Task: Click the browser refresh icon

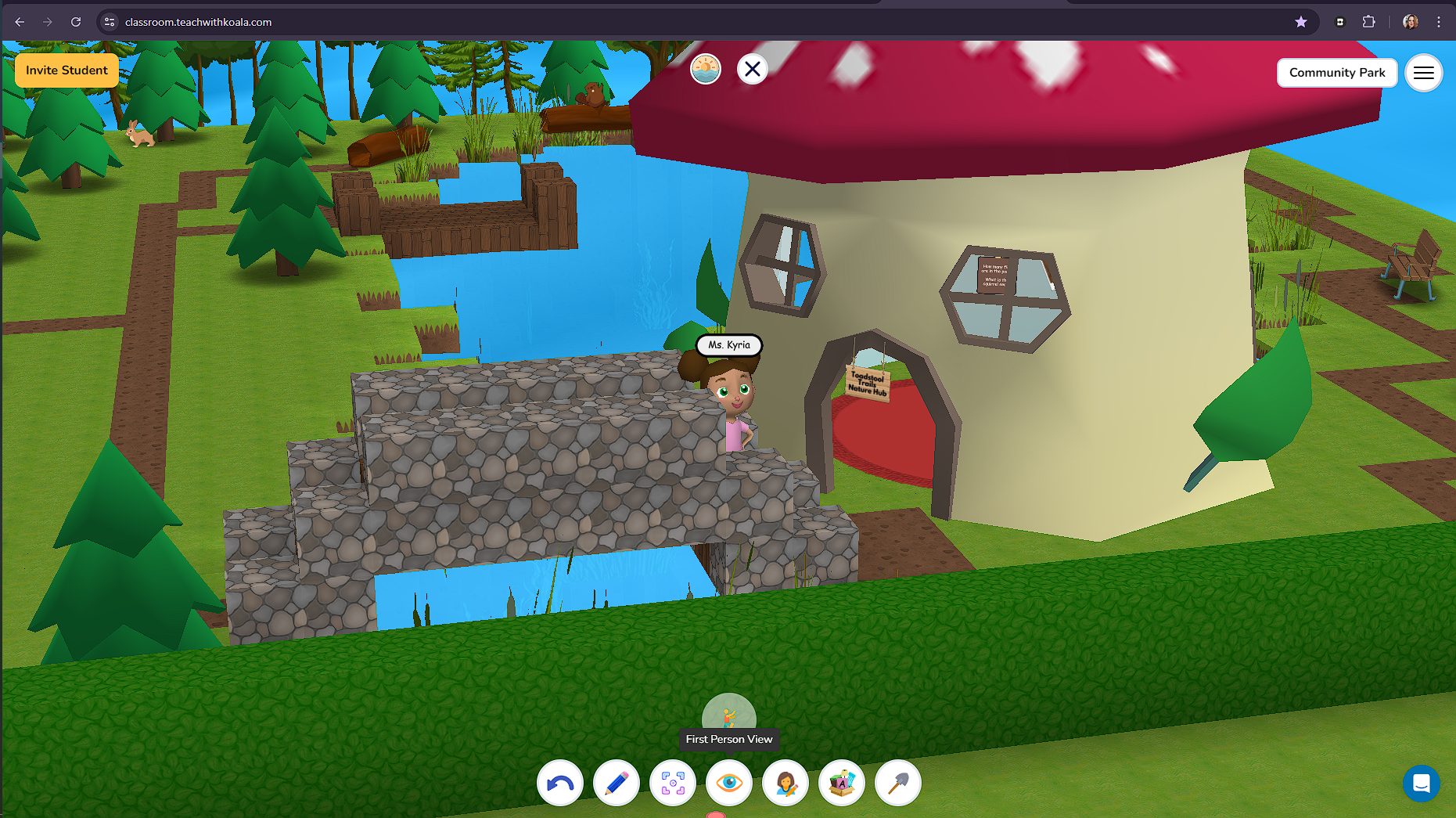Action: pyautogui.click(x=74, y=22)
